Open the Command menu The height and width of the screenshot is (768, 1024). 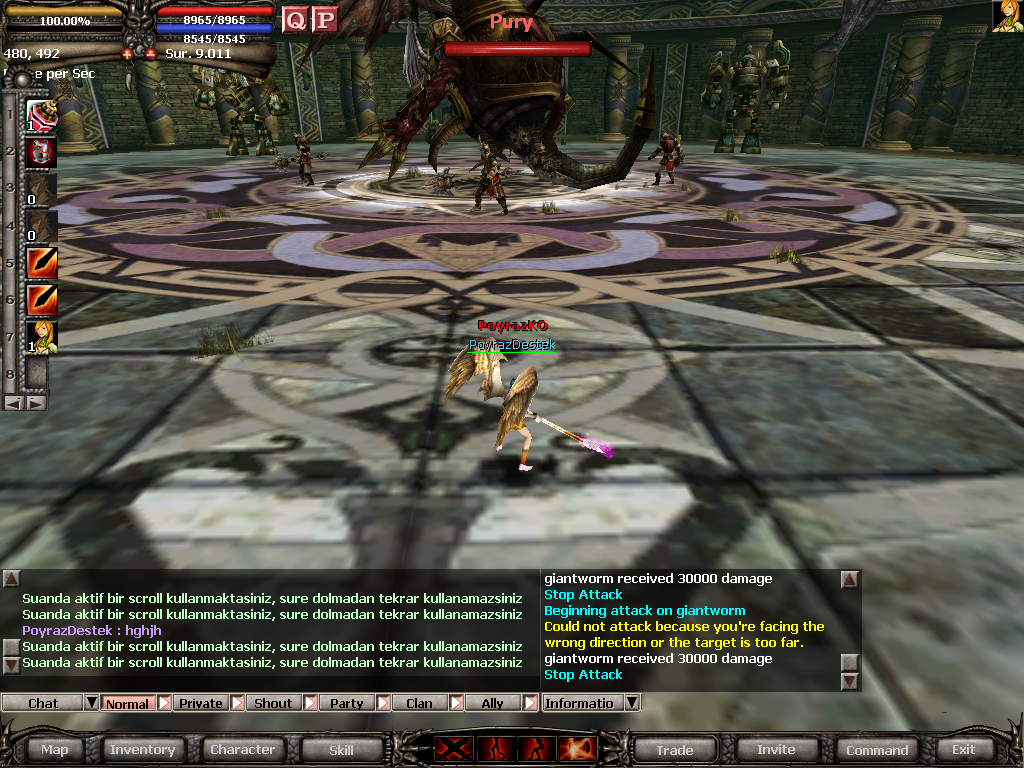coord(877,750)
